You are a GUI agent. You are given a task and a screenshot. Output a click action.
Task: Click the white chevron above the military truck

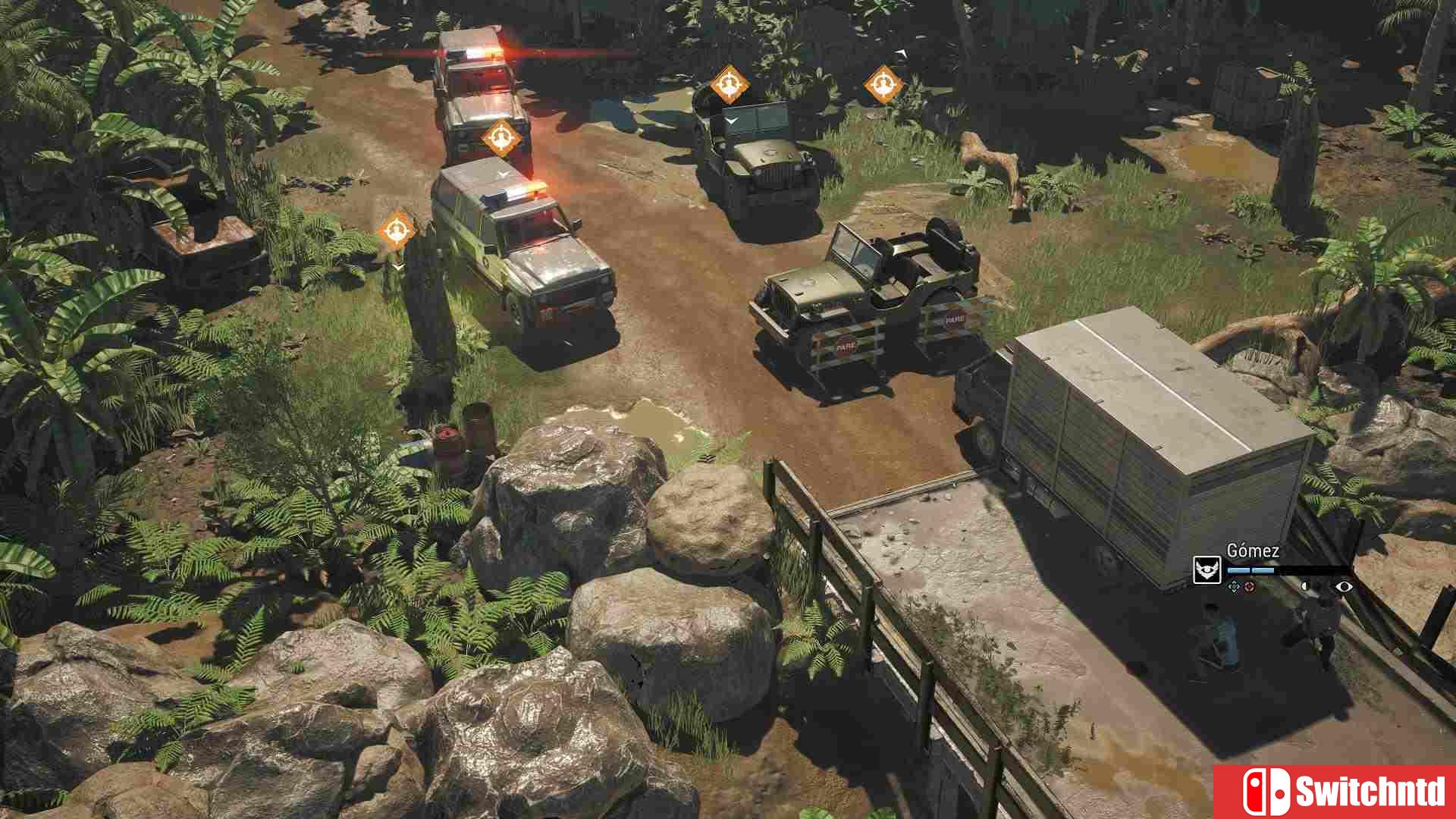(732, 120)
